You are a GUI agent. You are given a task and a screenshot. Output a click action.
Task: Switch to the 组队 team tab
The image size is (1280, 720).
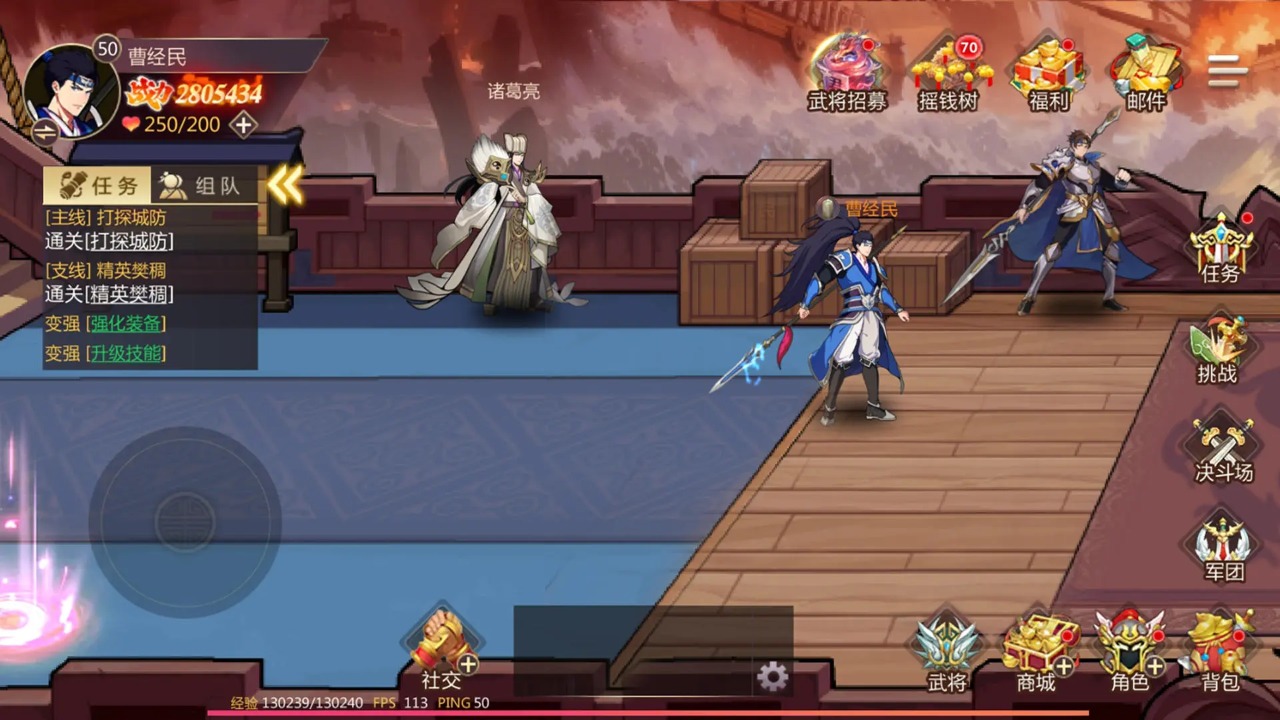click(205, 186)
